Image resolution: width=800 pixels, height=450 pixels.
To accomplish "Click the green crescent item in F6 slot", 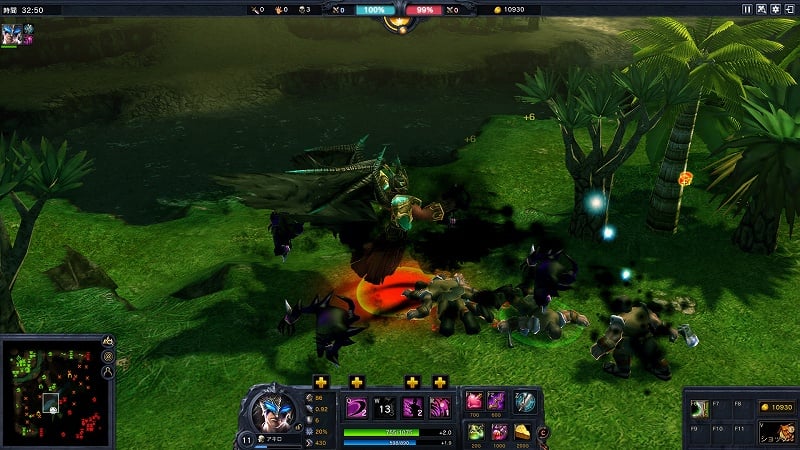I will [700, 408].
